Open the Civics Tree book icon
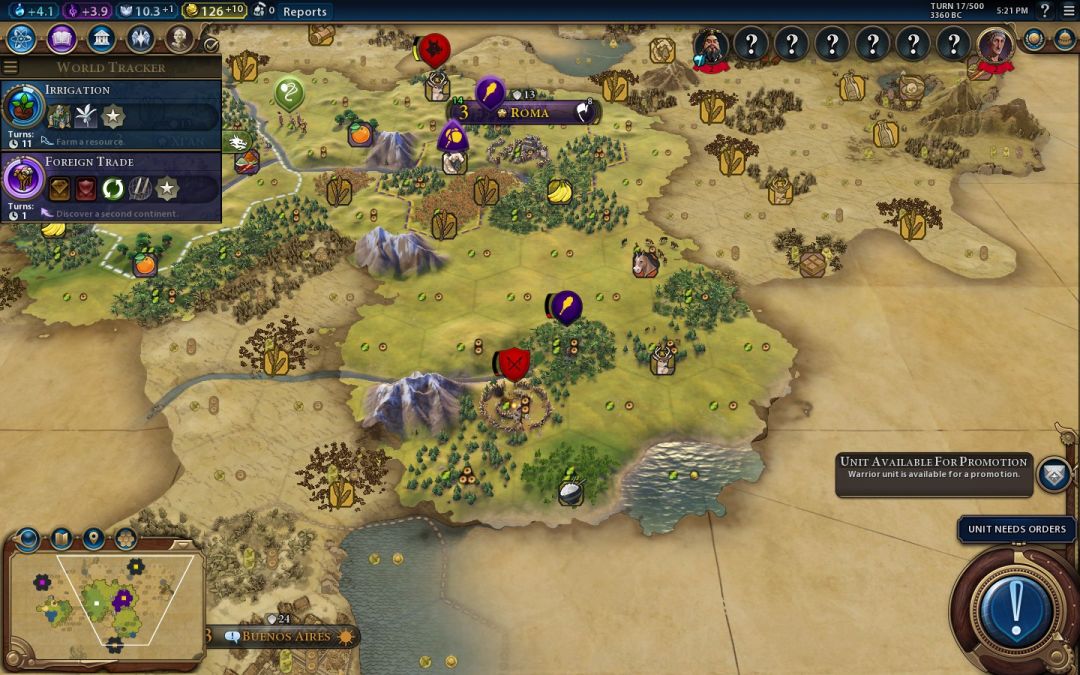The width and height of the screenshot is (1080, 675). click(x=61, y=39)
